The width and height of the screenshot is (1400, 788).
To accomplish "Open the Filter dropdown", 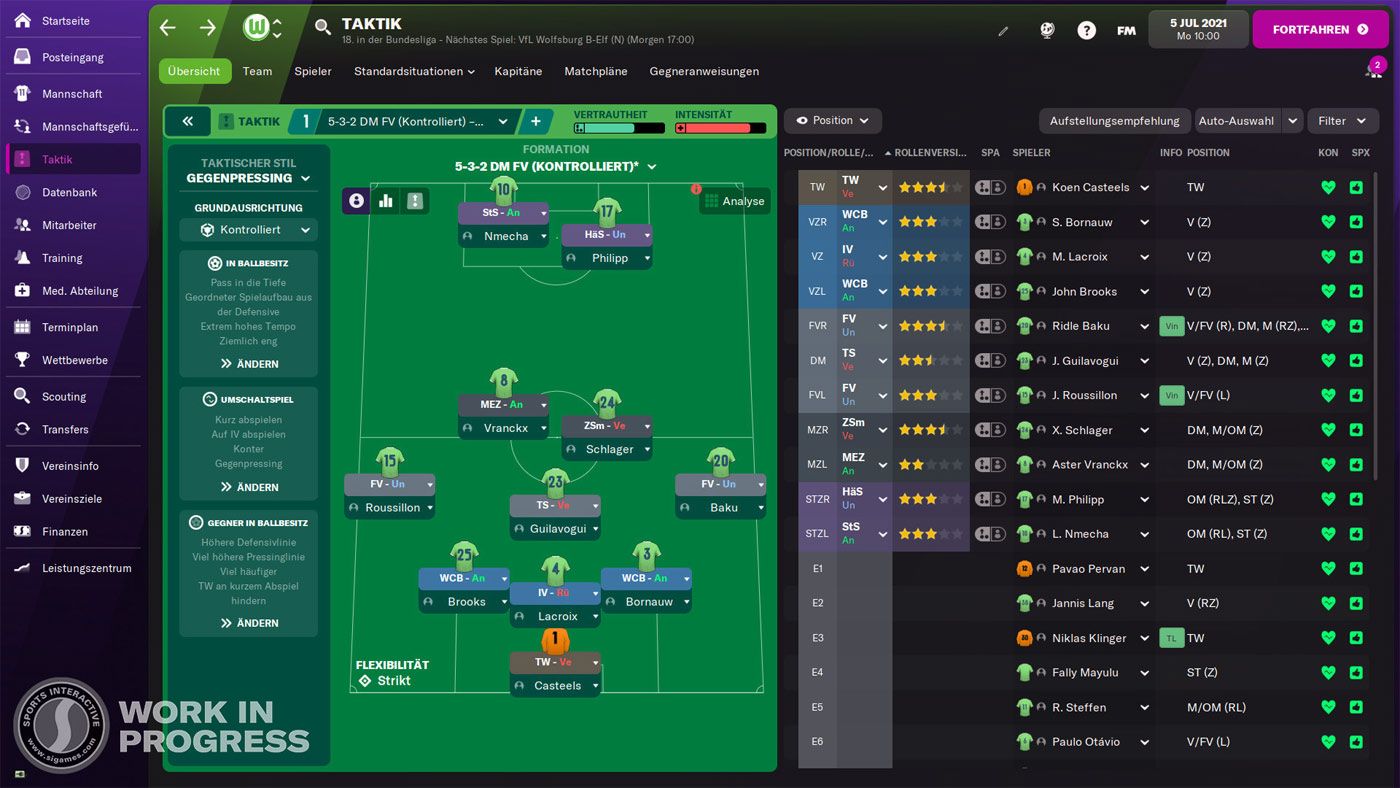I will tap(1343, 120).
